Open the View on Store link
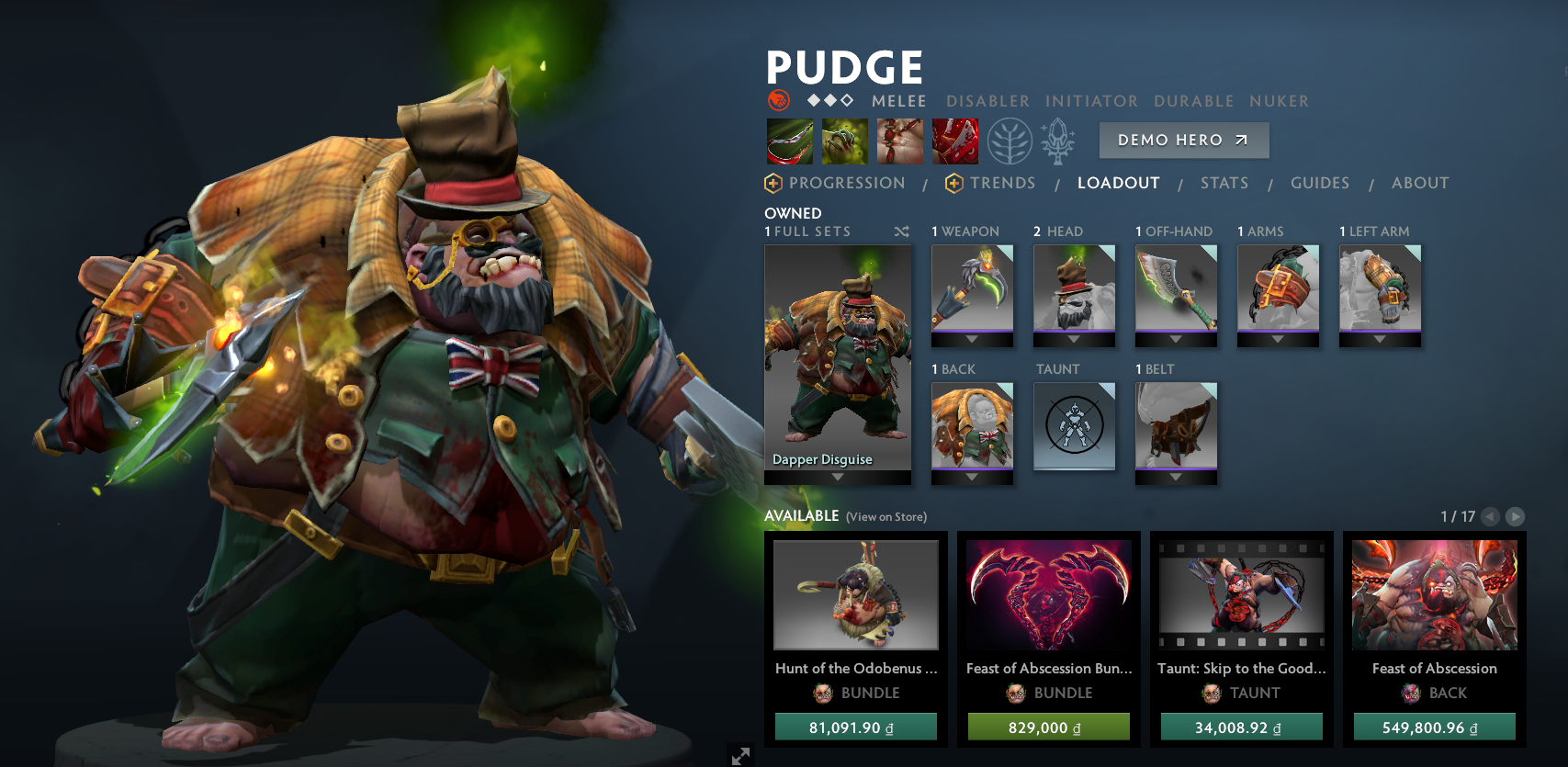1568x767 pixels. tap(885, 517)
